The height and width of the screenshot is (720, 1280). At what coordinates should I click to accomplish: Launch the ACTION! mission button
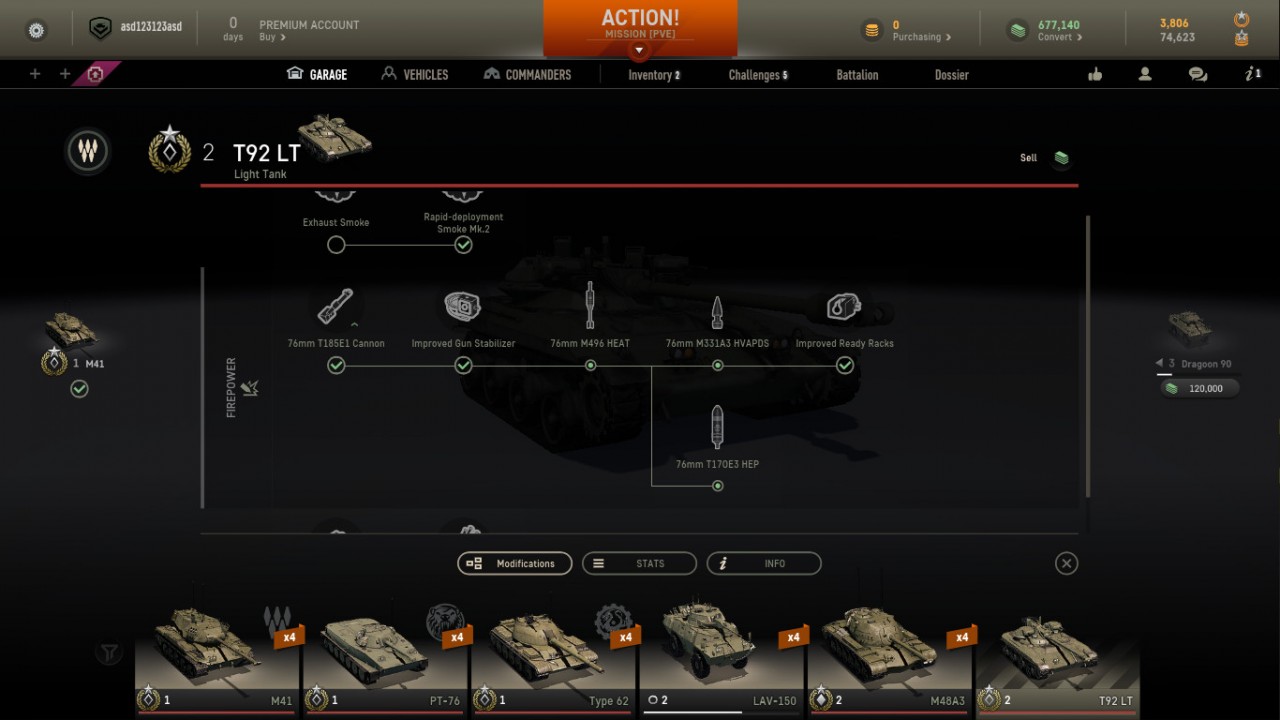[640, 24]
